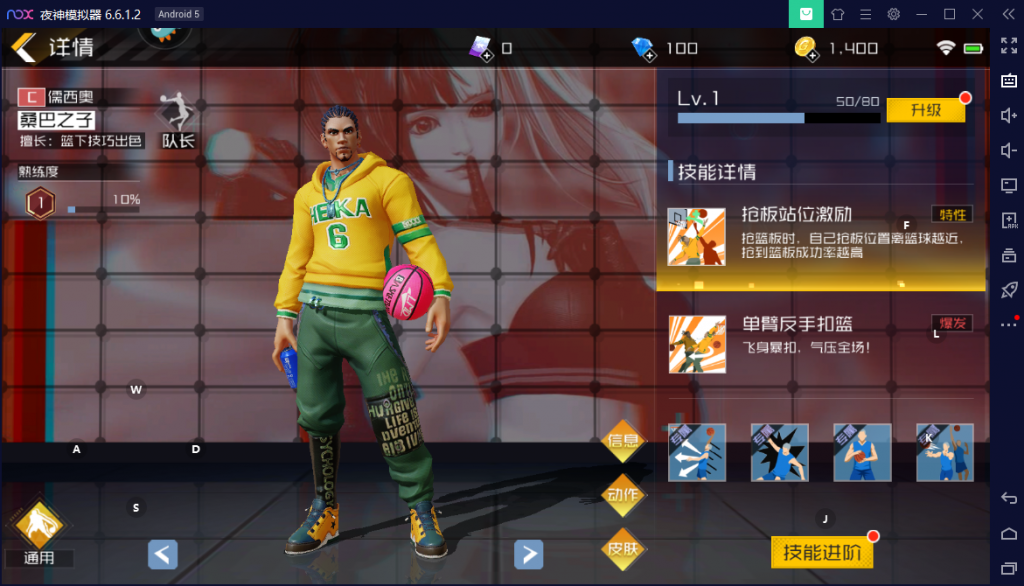Switch to the 信息 tab
The width and height of the screenshot is (1024, 586).
[623, 440]
